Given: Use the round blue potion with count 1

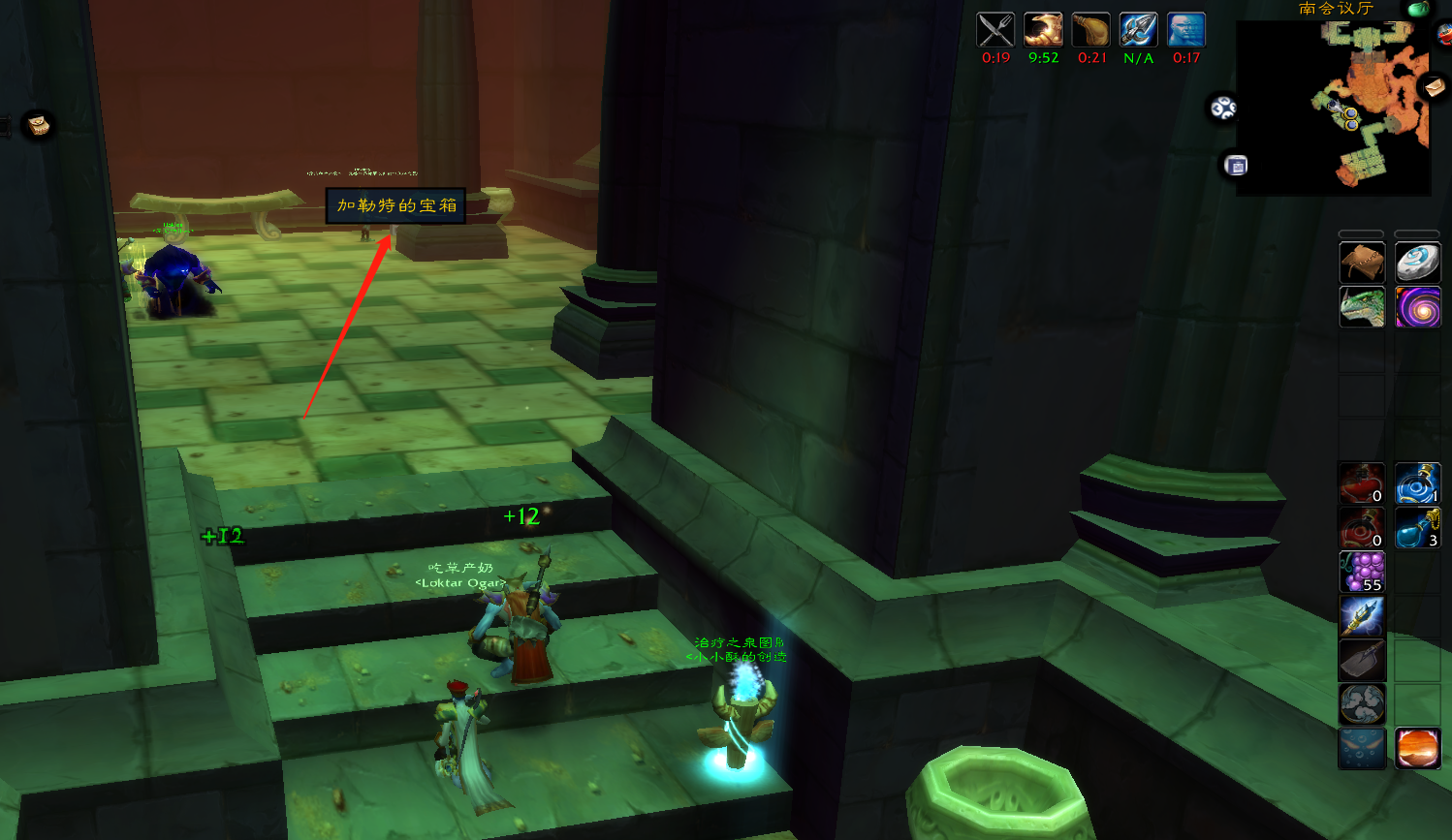Looking at the screenshot, I should click(1417, 483).
